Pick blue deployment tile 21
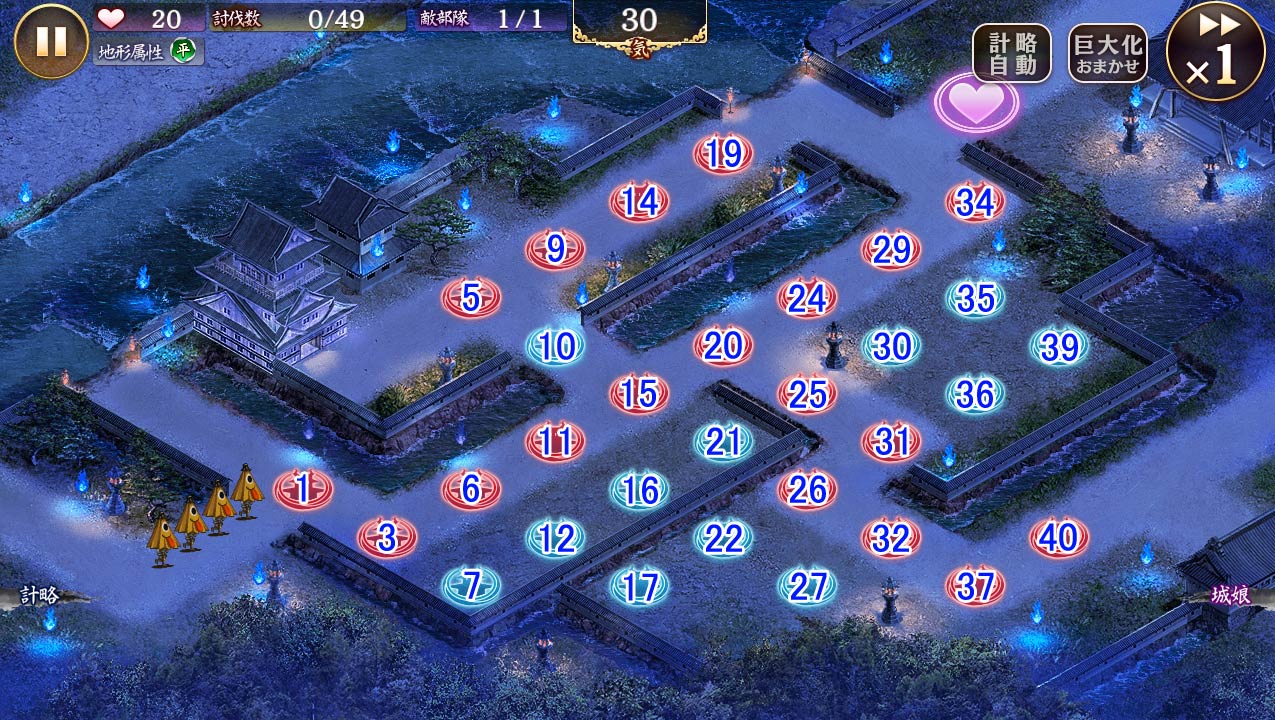The width and height of the screenshot is (1275, 720). tap(723, 441)
